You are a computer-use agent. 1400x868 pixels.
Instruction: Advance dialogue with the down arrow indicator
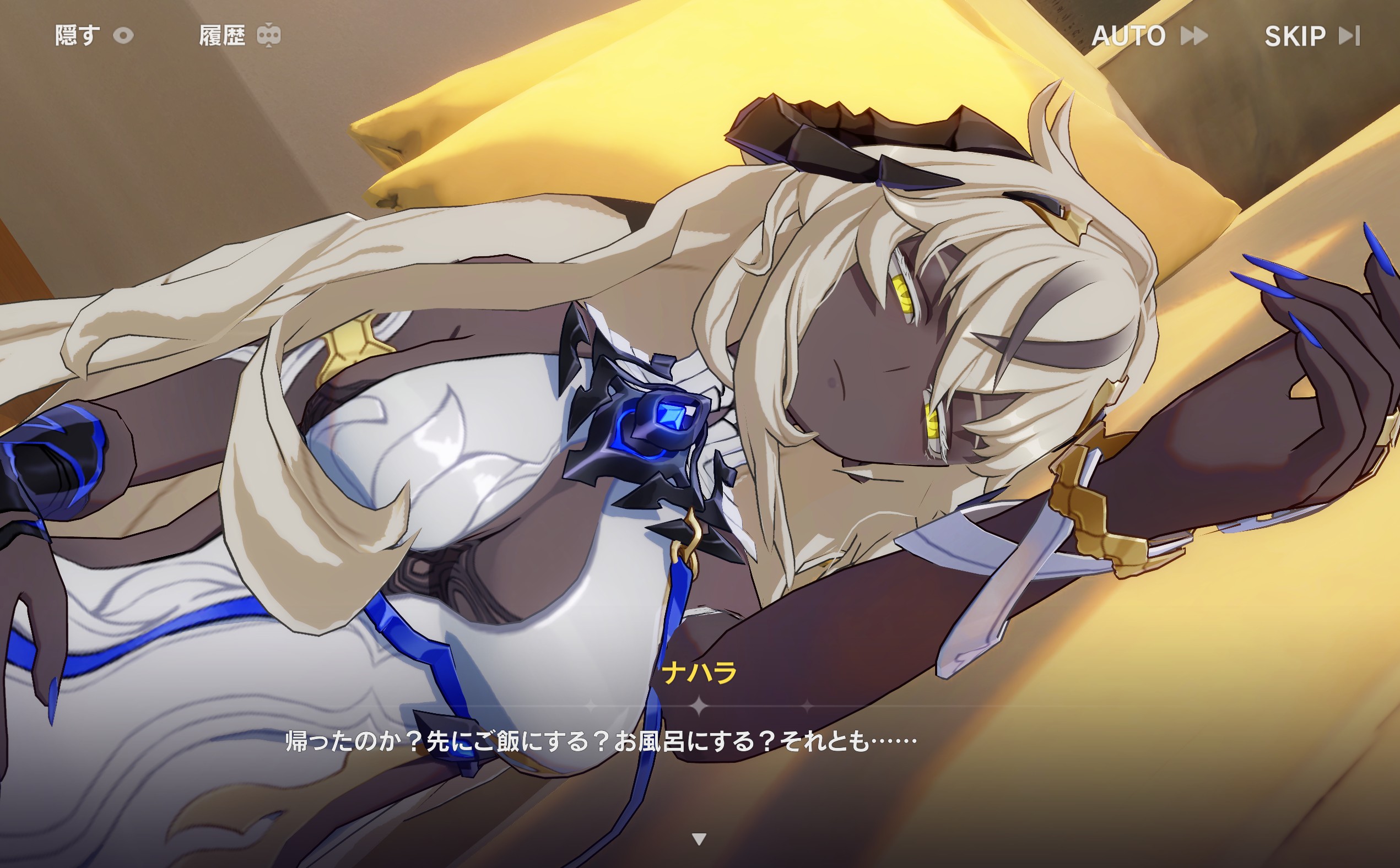pos(699,839)
